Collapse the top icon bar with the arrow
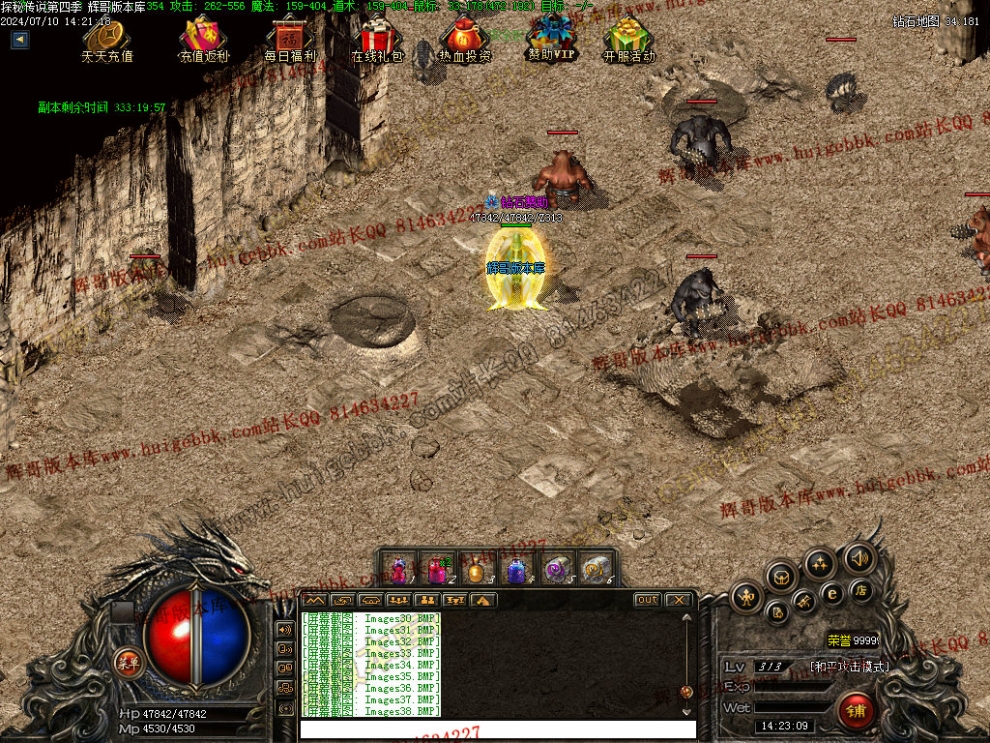Image resolution: width=990 pixels, height=743 pixels. 20,40
